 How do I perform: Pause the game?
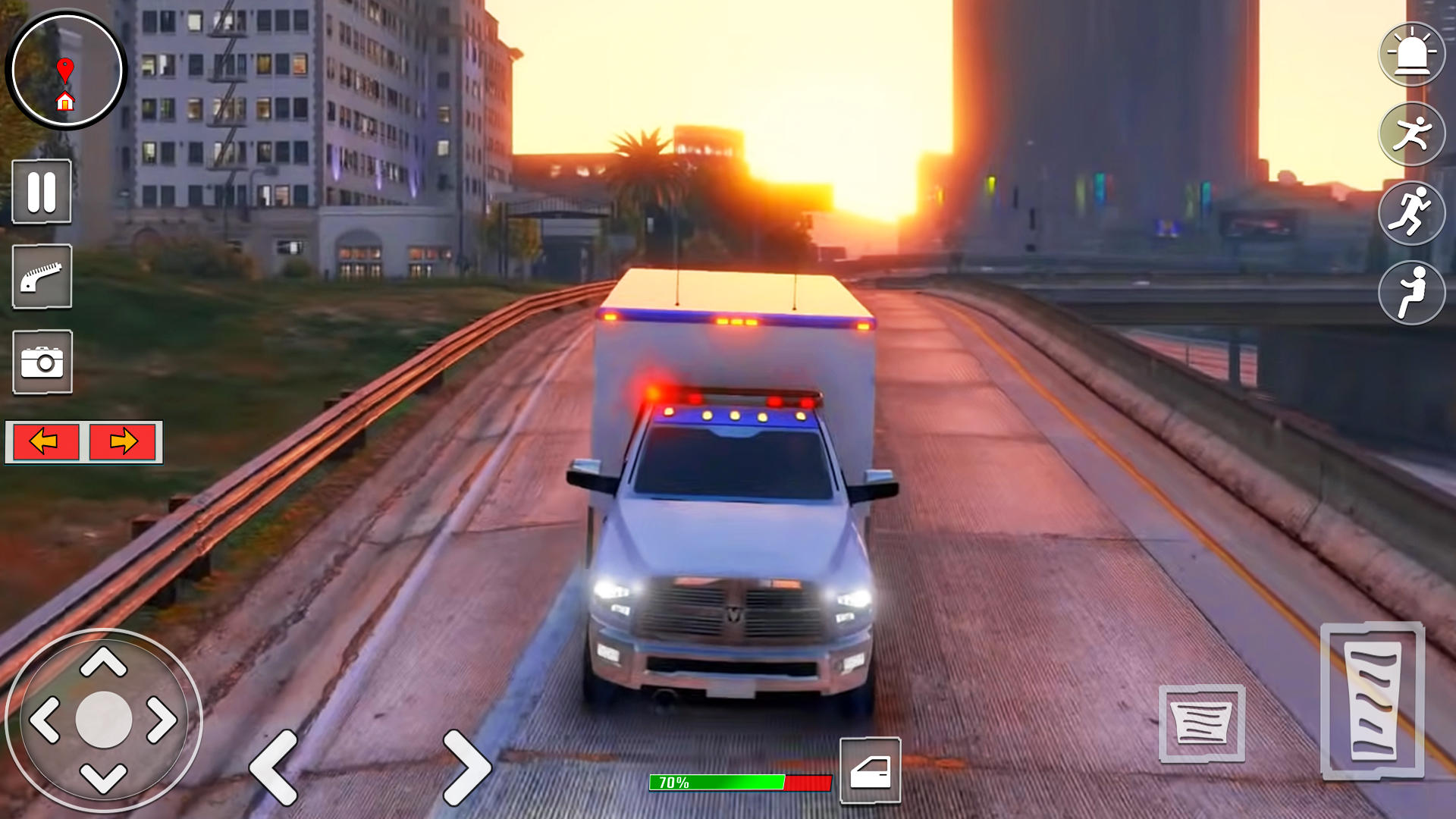coord(42,192)
